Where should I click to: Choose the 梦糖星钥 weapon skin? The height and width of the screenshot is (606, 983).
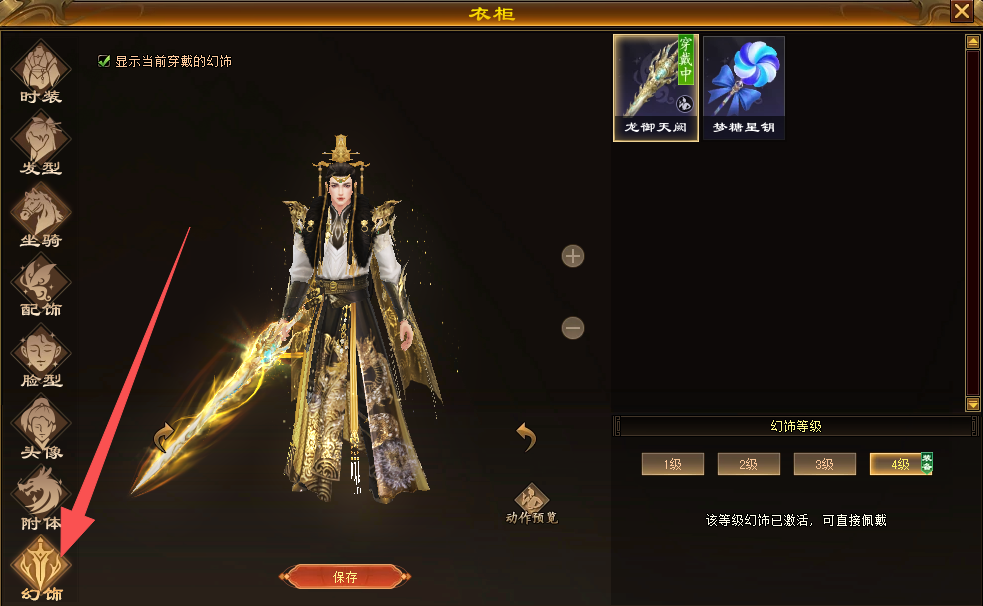[x=743, y=88]
